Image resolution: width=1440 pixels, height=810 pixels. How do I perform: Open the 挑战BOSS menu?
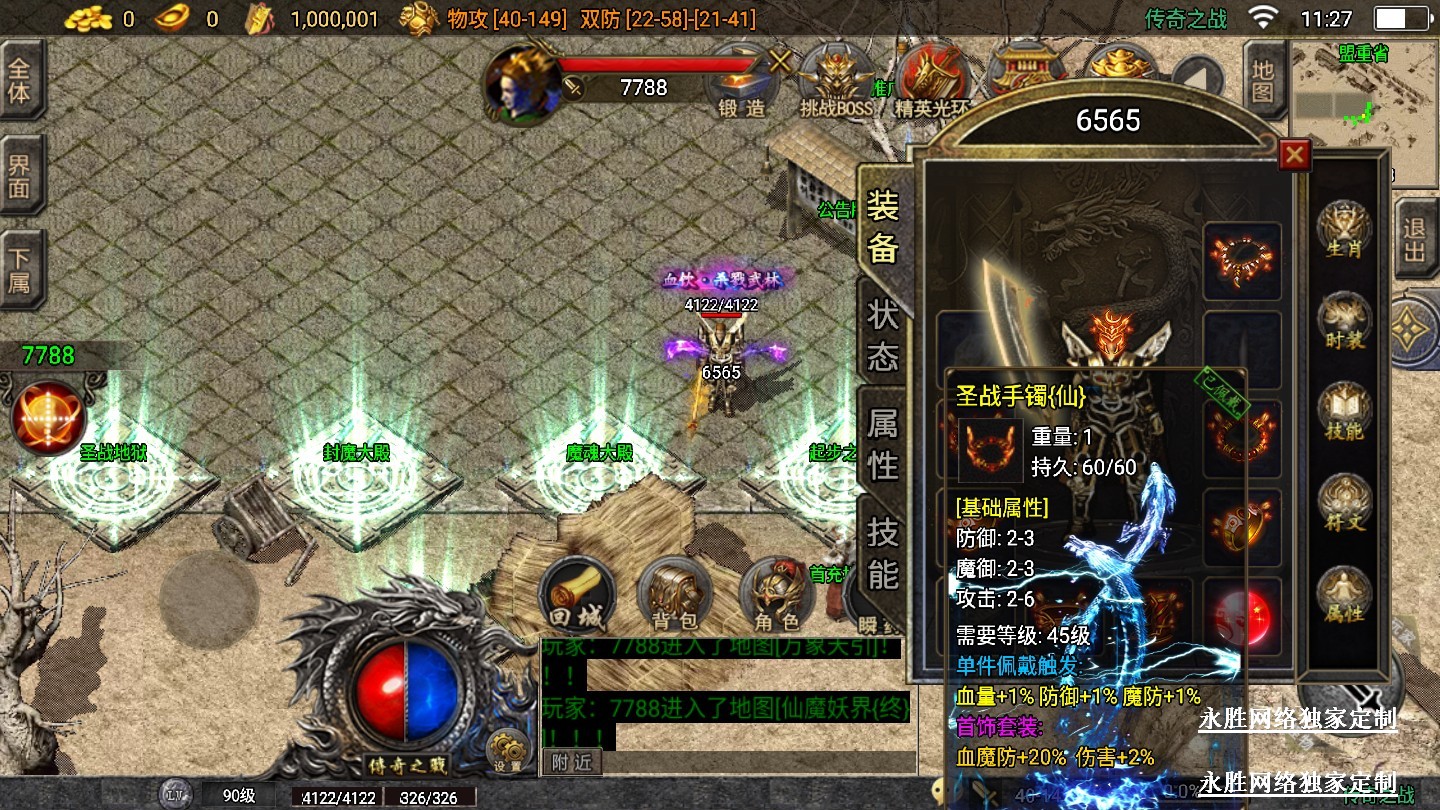pos(837,86)
